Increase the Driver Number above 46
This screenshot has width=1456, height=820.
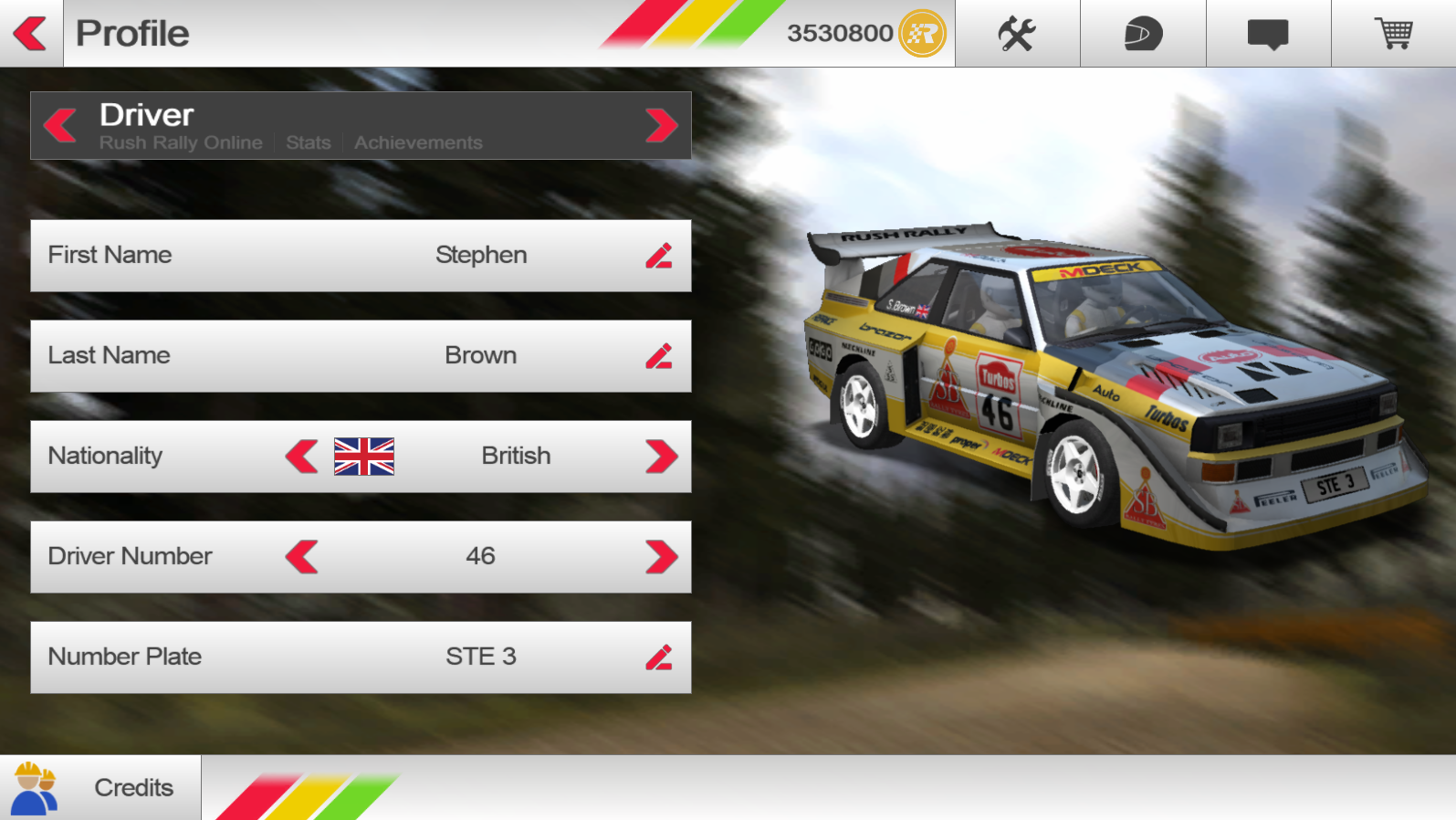point(661,557)
